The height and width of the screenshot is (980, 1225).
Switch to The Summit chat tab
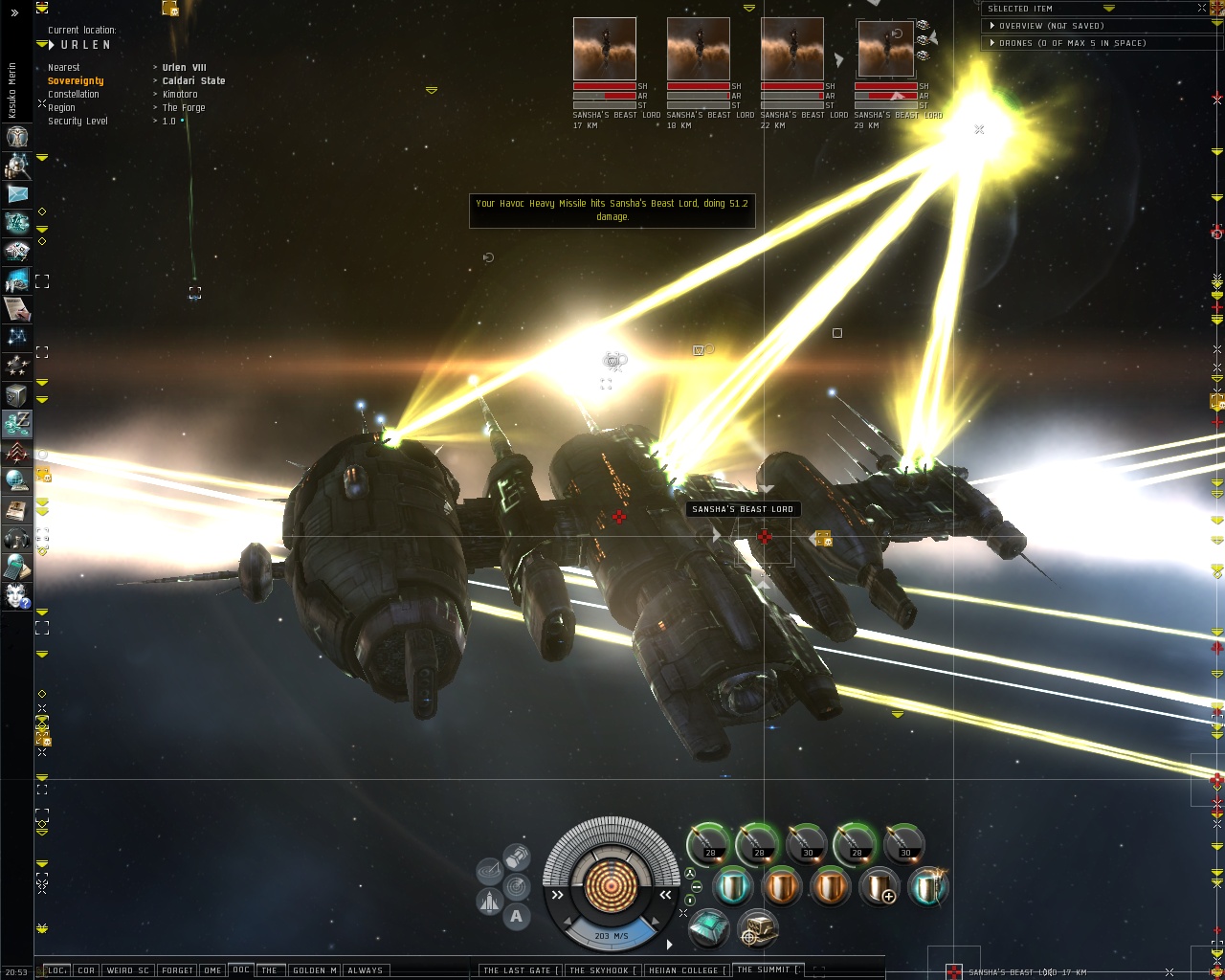[x=764, y=969]
